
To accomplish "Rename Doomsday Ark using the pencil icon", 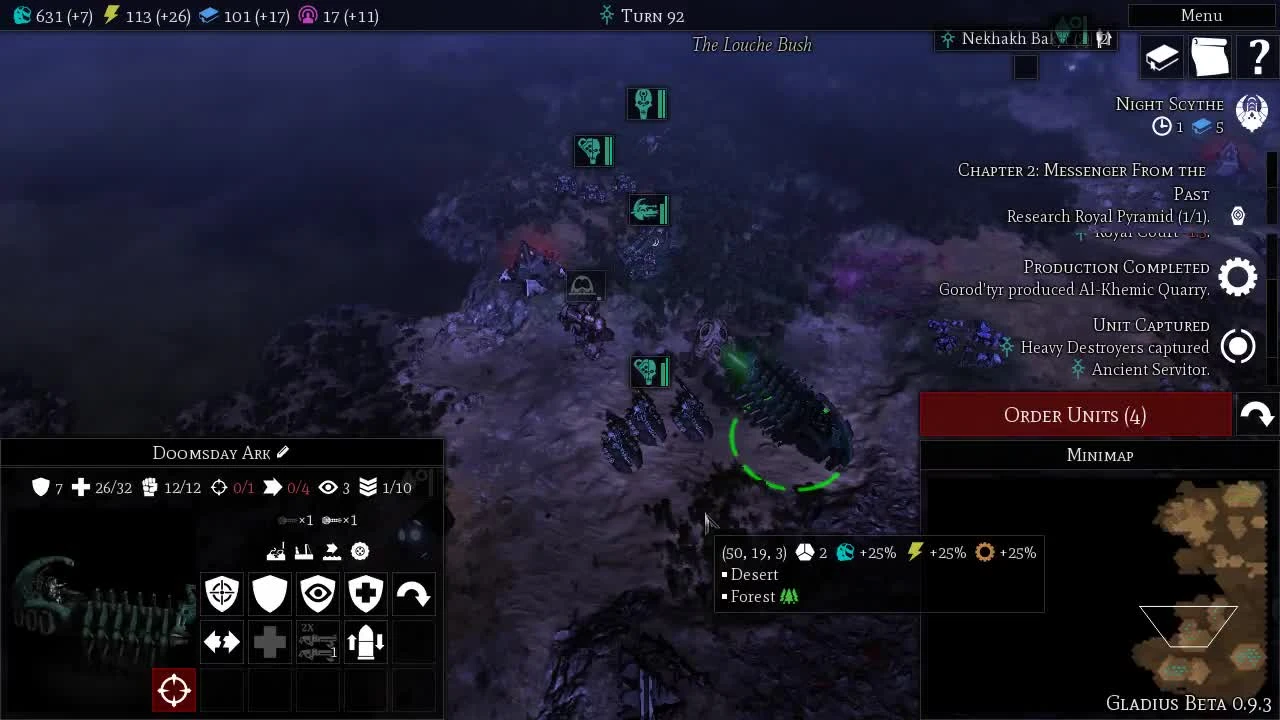I will point(283,453).
